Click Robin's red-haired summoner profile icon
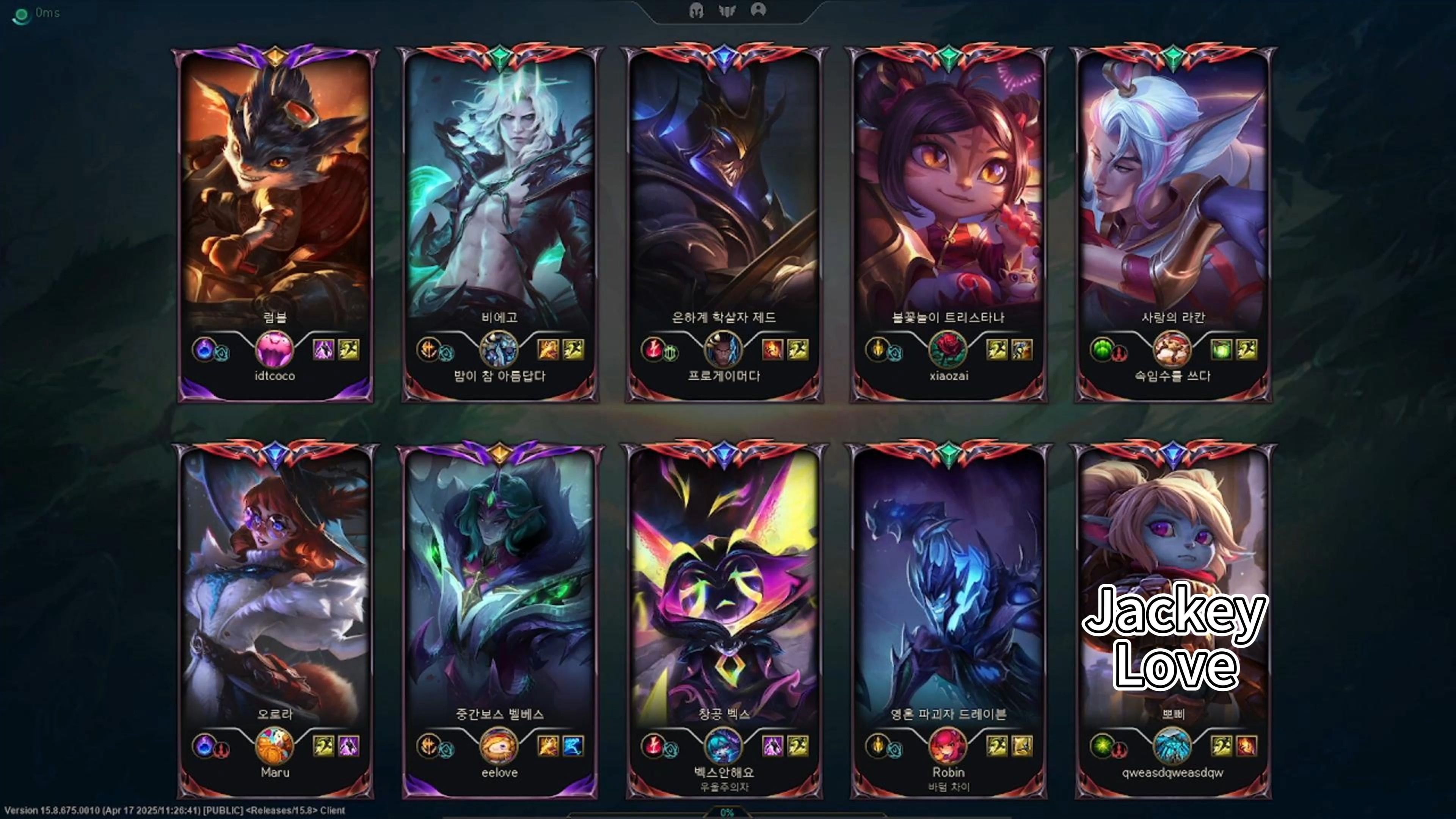This screenshot has width=1456, height=819. click(948, 745)
